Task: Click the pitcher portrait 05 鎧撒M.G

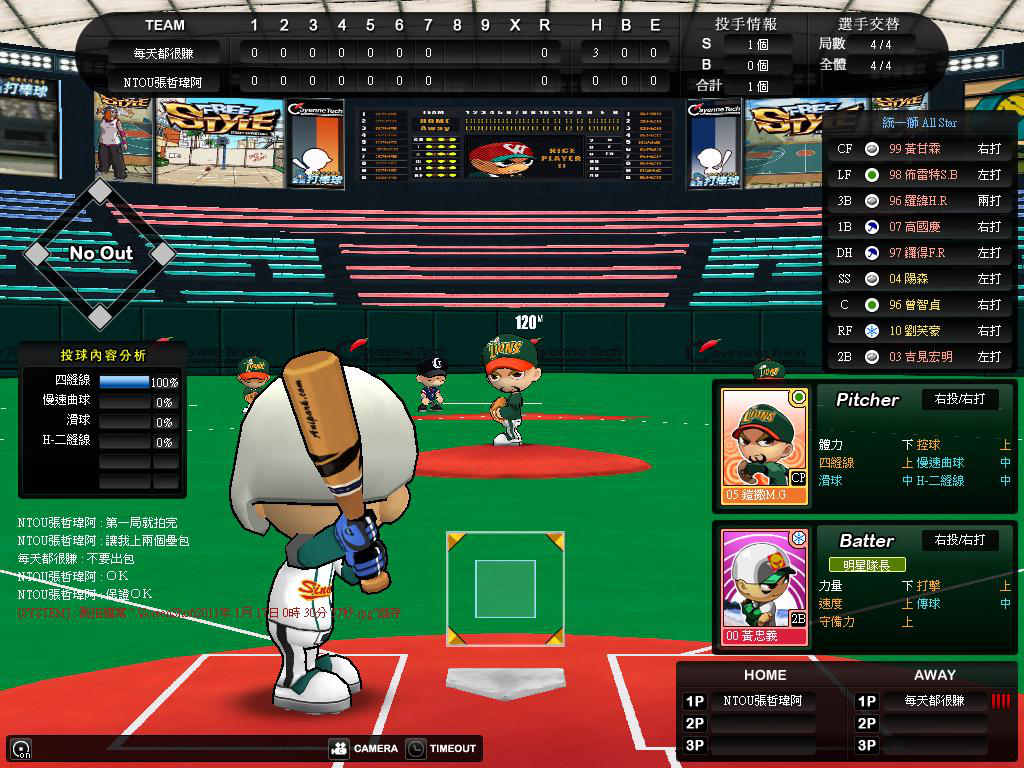Action: pos(764,445)
